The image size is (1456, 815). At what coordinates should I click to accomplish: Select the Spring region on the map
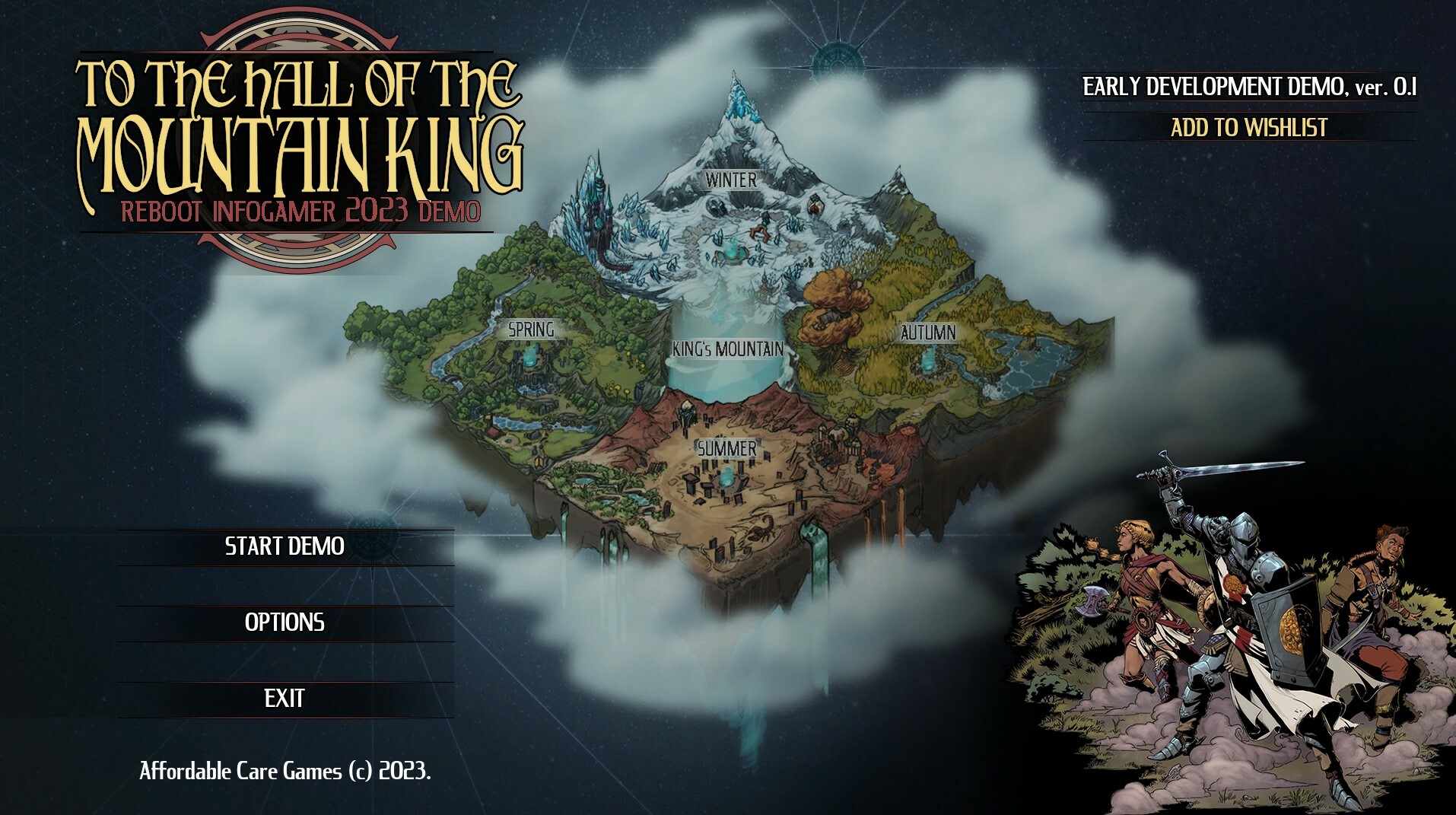pyautogui.click(x=531, y=330)
